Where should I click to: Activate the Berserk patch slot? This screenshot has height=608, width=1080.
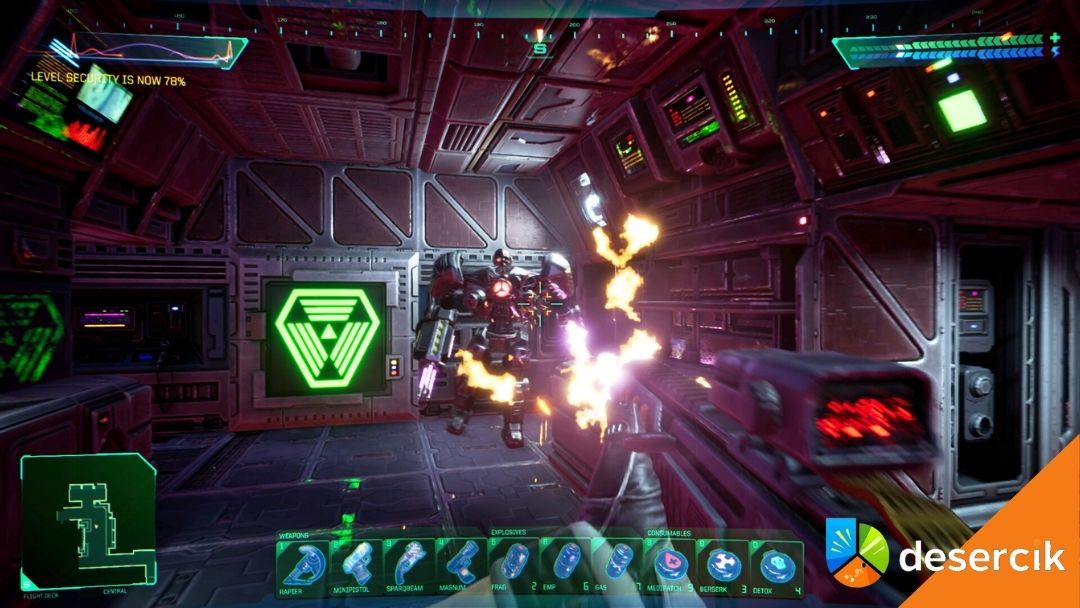[723, 565]
